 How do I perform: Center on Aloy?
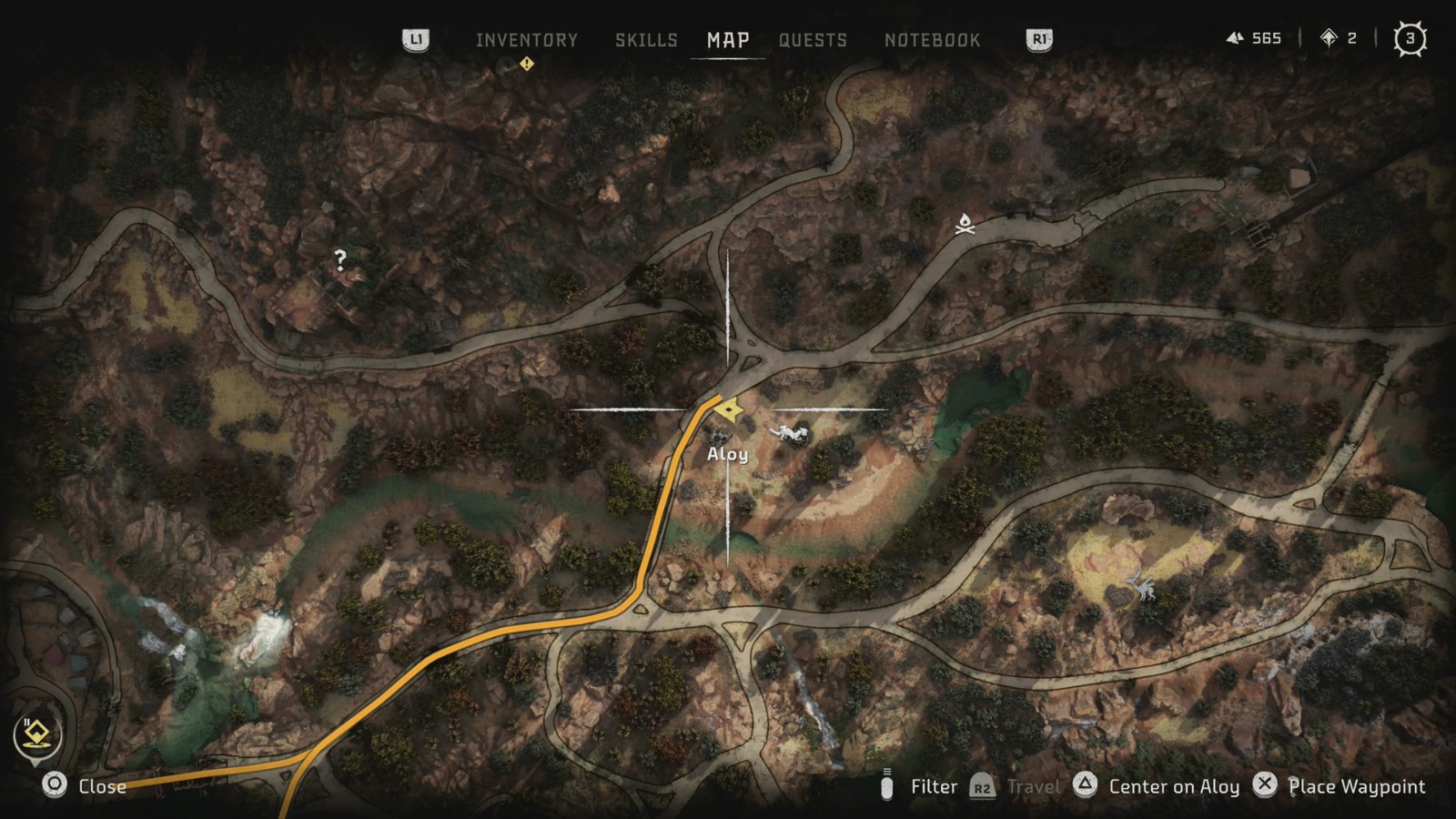click(1158, 786)
